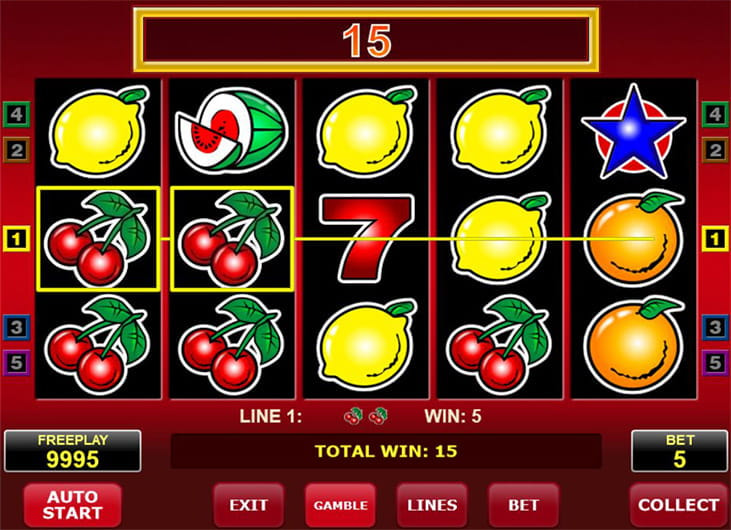Gamble the current winnings
This screenshot has width=731, height=530.
point(340,505)
